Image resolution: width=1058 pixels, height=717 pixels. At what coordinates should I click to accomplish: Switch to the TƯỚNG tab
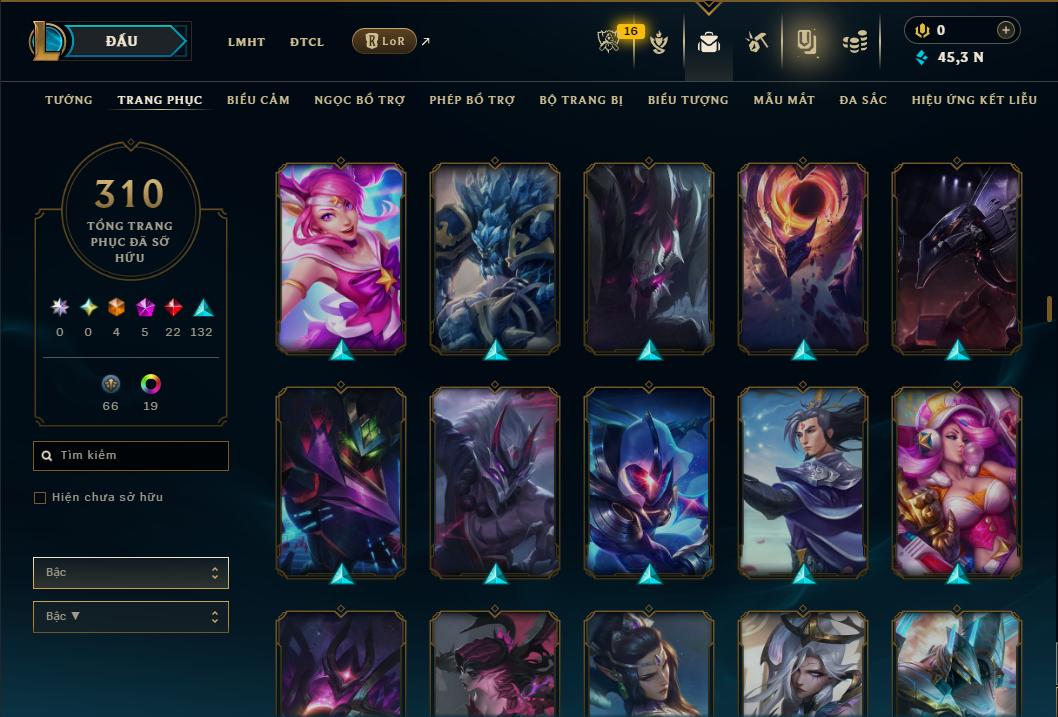(x=69, y=100)
